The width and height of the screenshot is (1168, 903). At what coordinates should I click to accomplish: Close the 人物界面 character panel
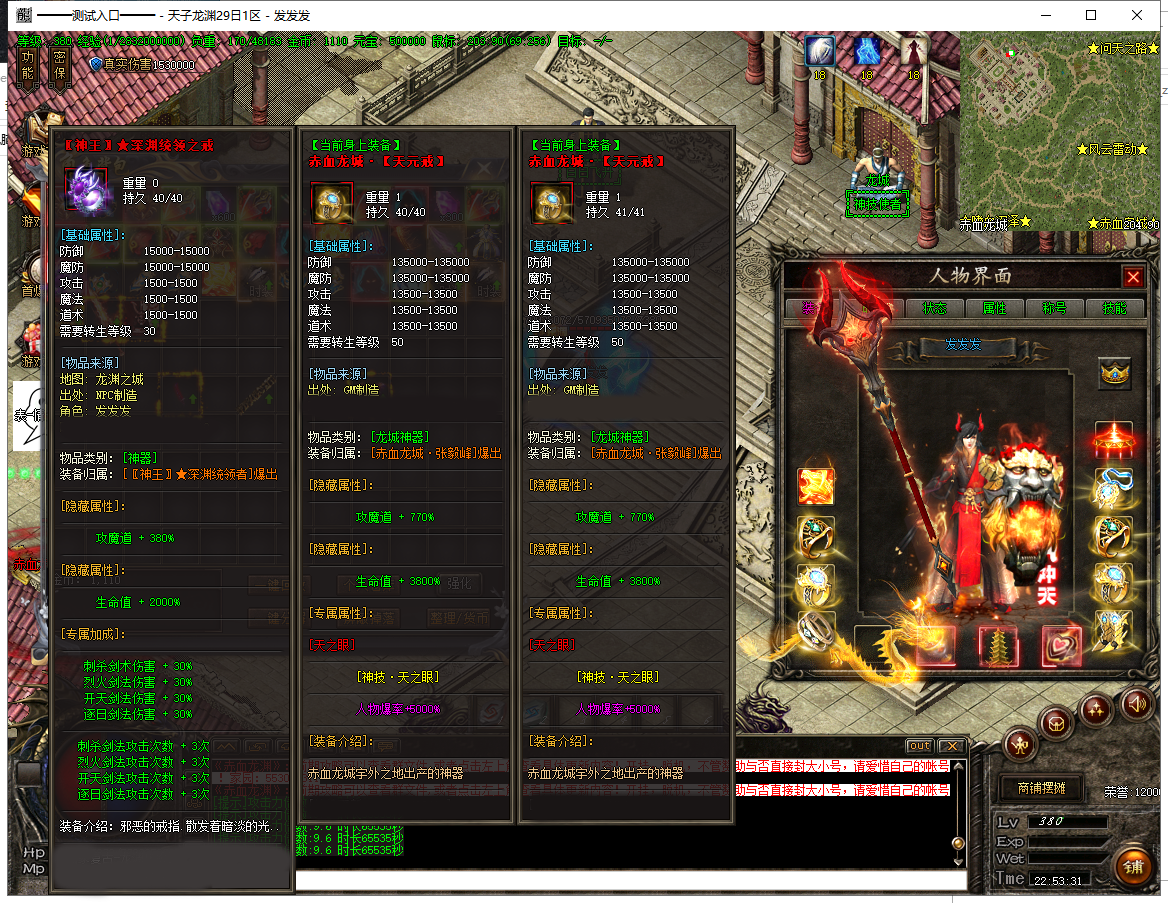(x=1133, y=277)
